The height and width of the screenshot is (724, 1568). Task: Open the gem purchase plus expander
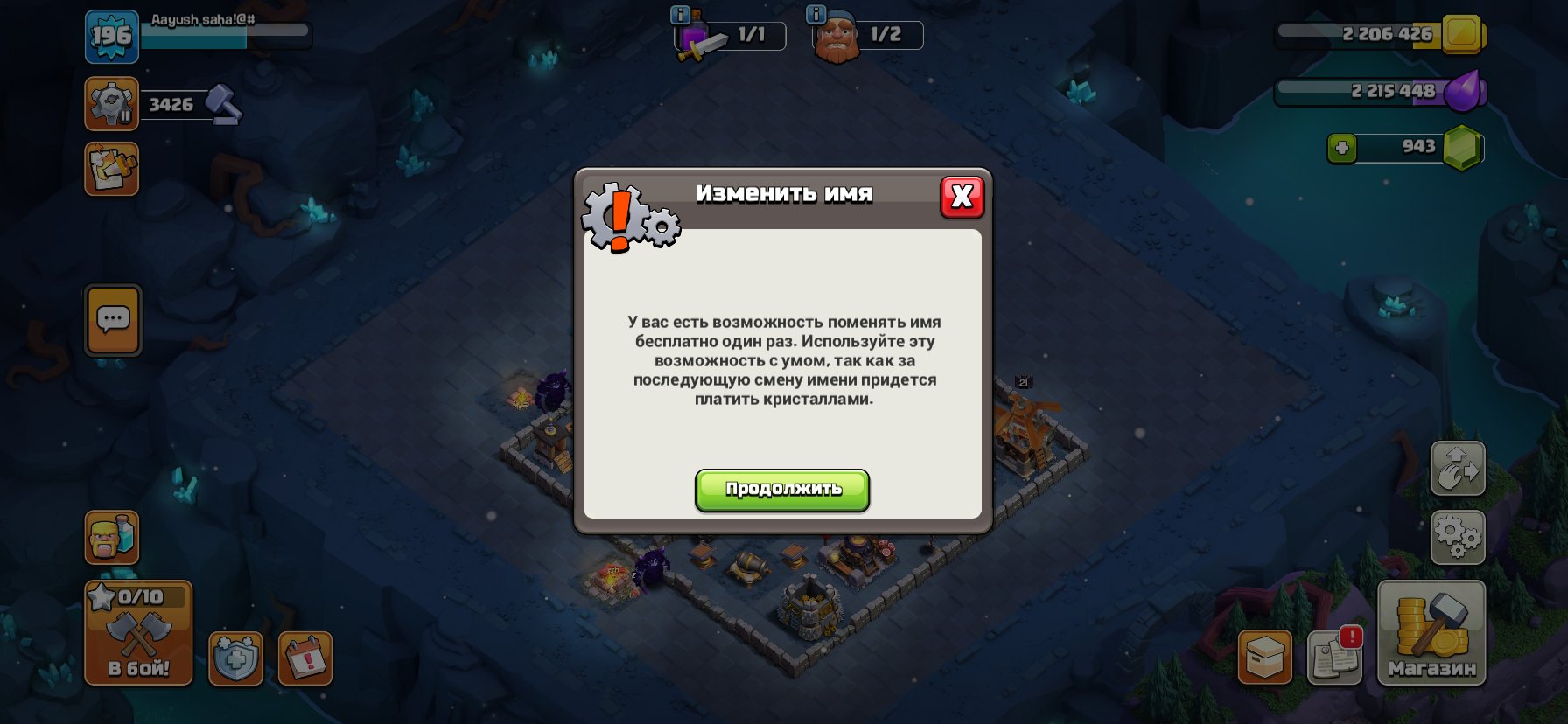[x=1342, y=148]
